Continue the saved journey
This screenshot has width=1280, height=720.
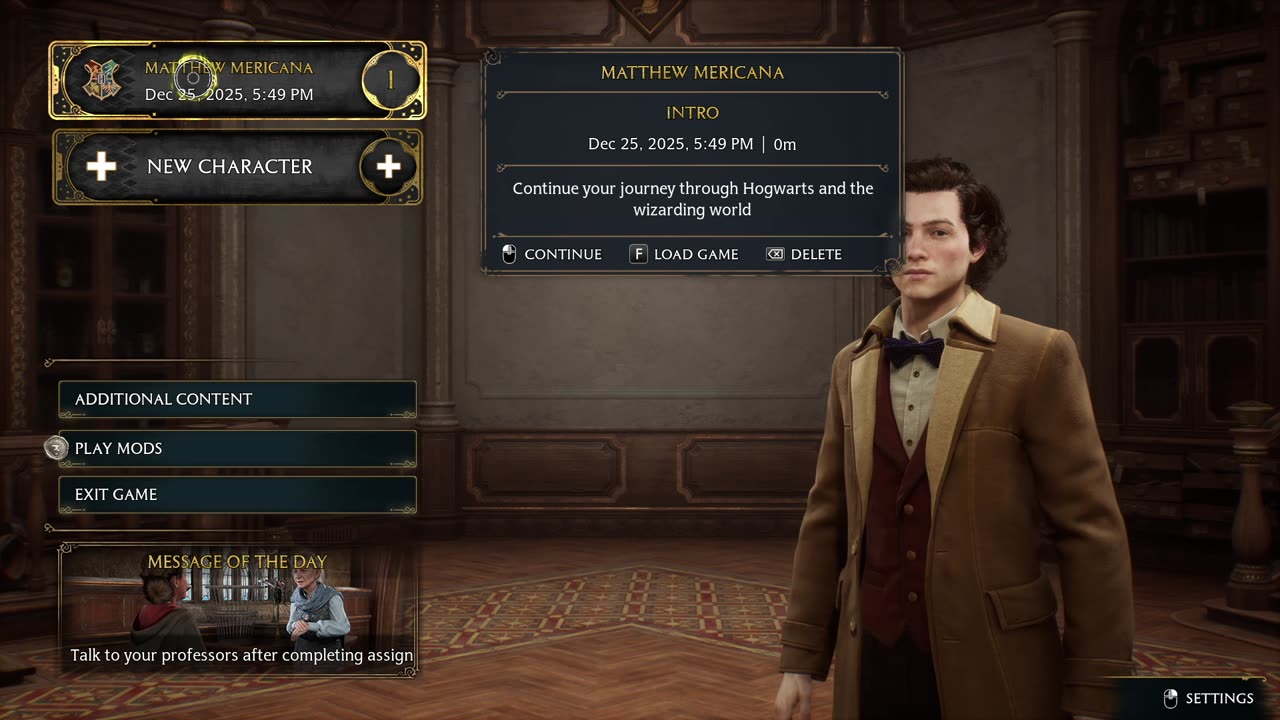click(552, 254)
